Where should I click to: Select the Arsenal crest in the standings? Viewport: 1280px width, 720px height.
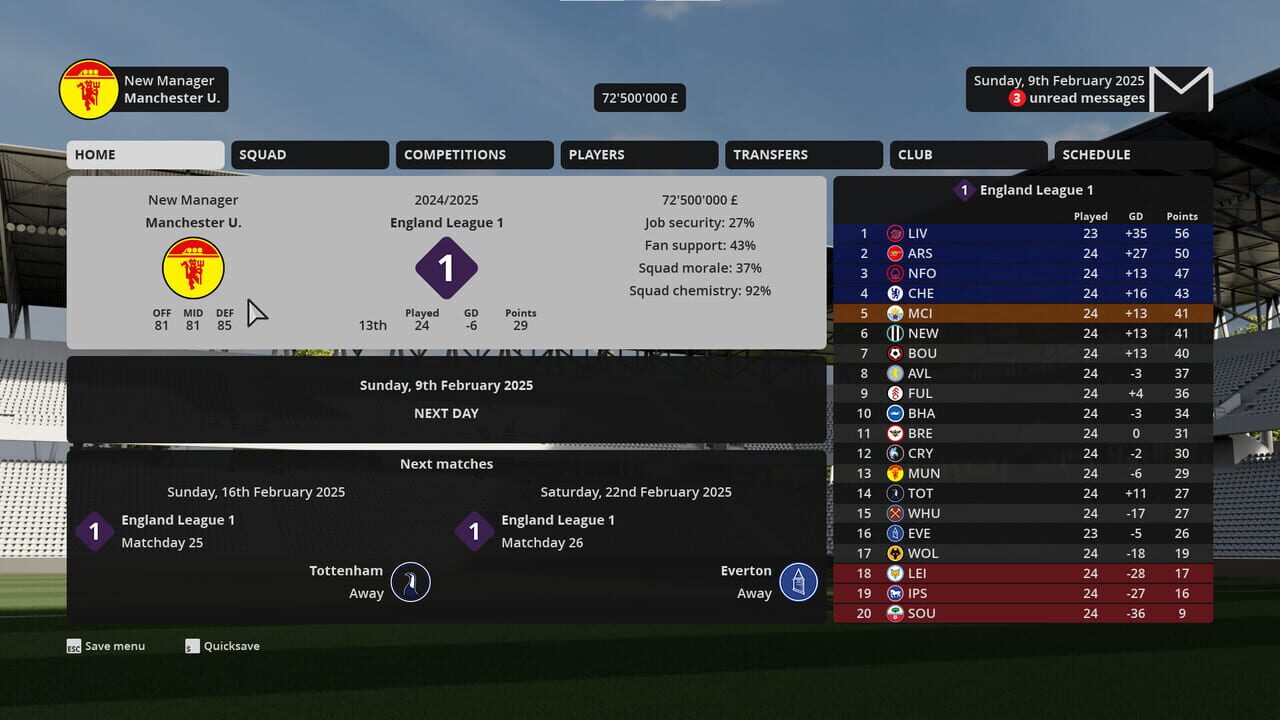896,253
